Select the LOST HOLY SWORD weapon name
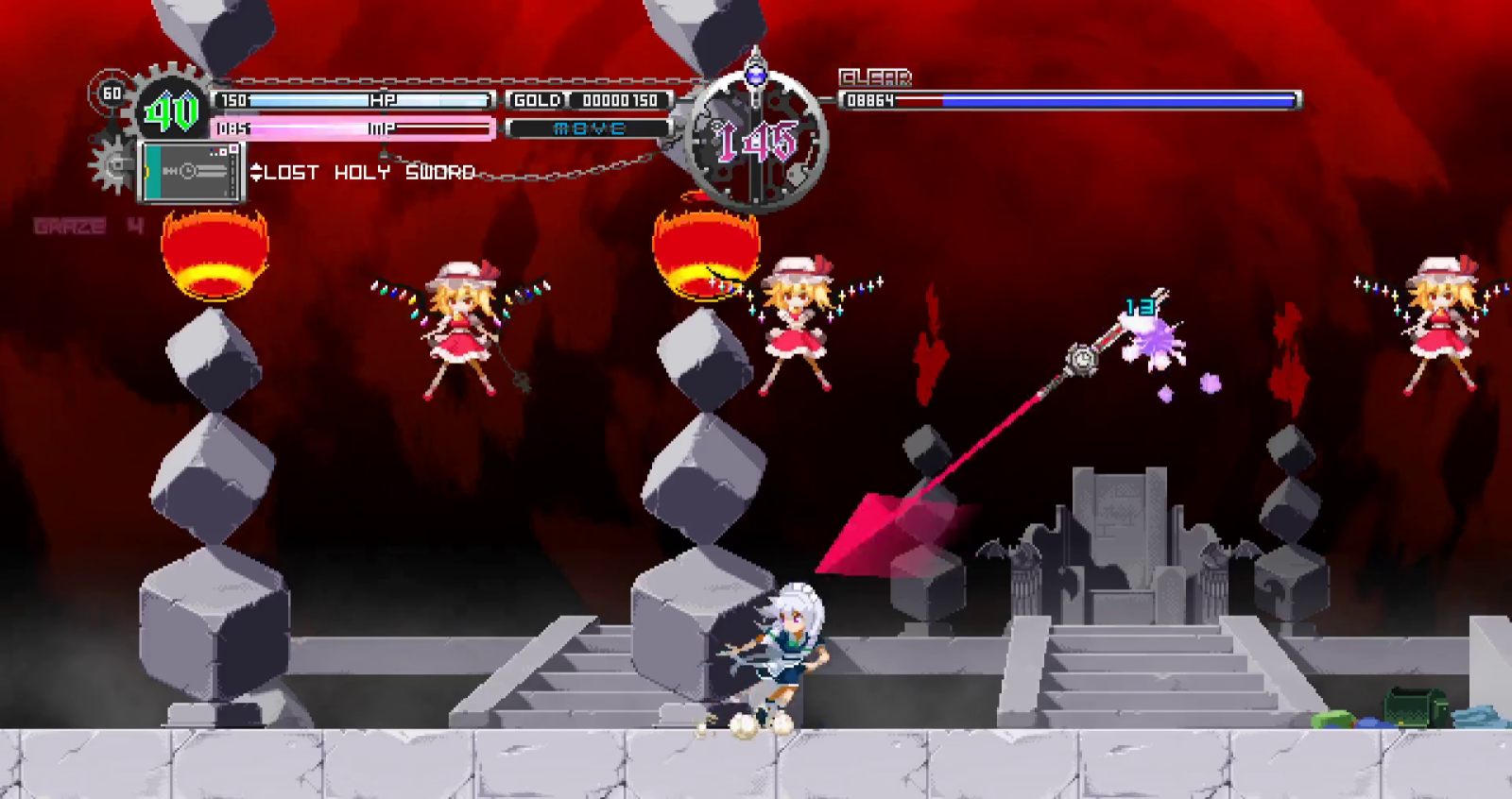This screenshot has width=1512, height=799. pos(367,172)
